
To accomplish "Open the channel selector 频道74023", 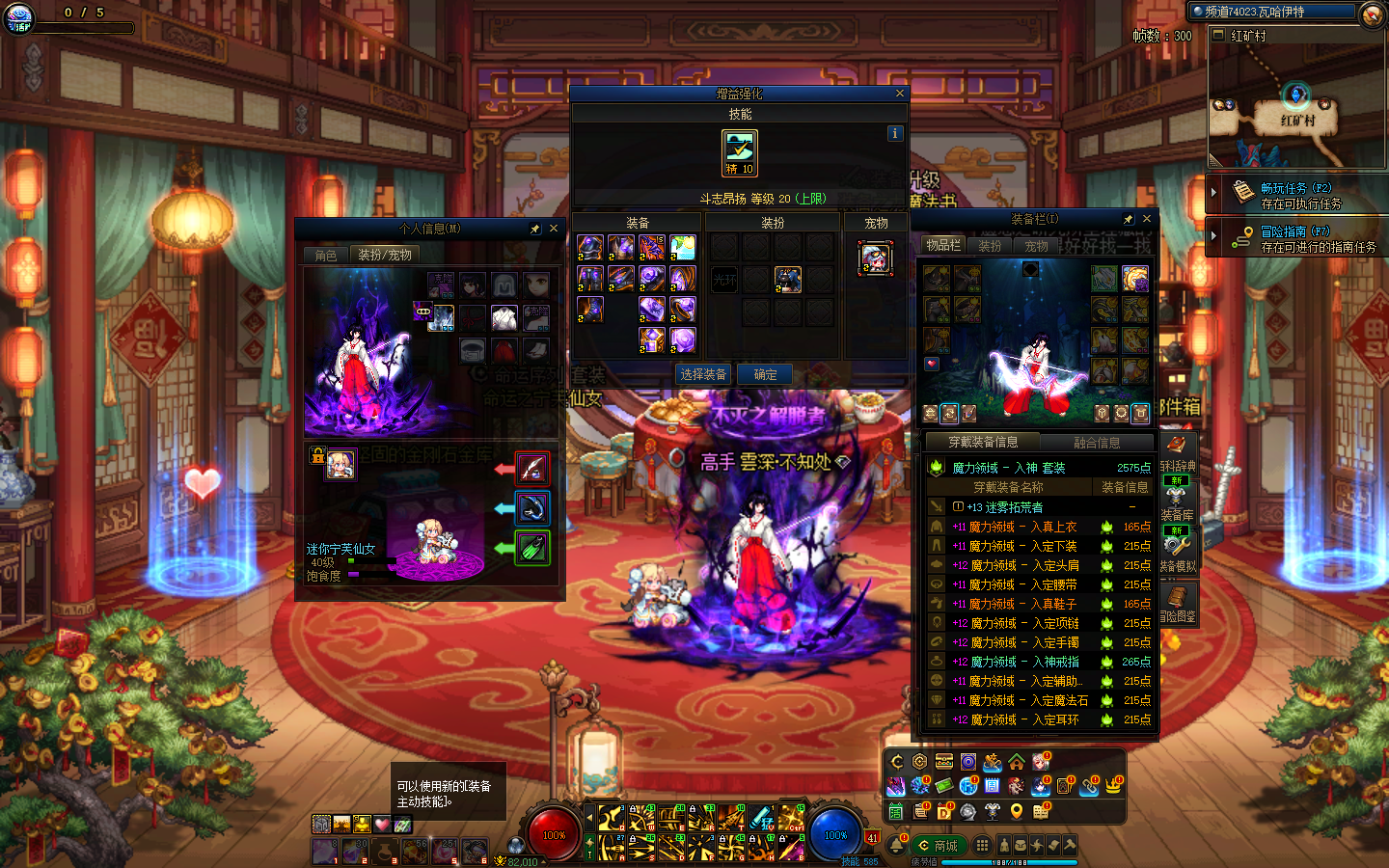I will click(1273, 12).
